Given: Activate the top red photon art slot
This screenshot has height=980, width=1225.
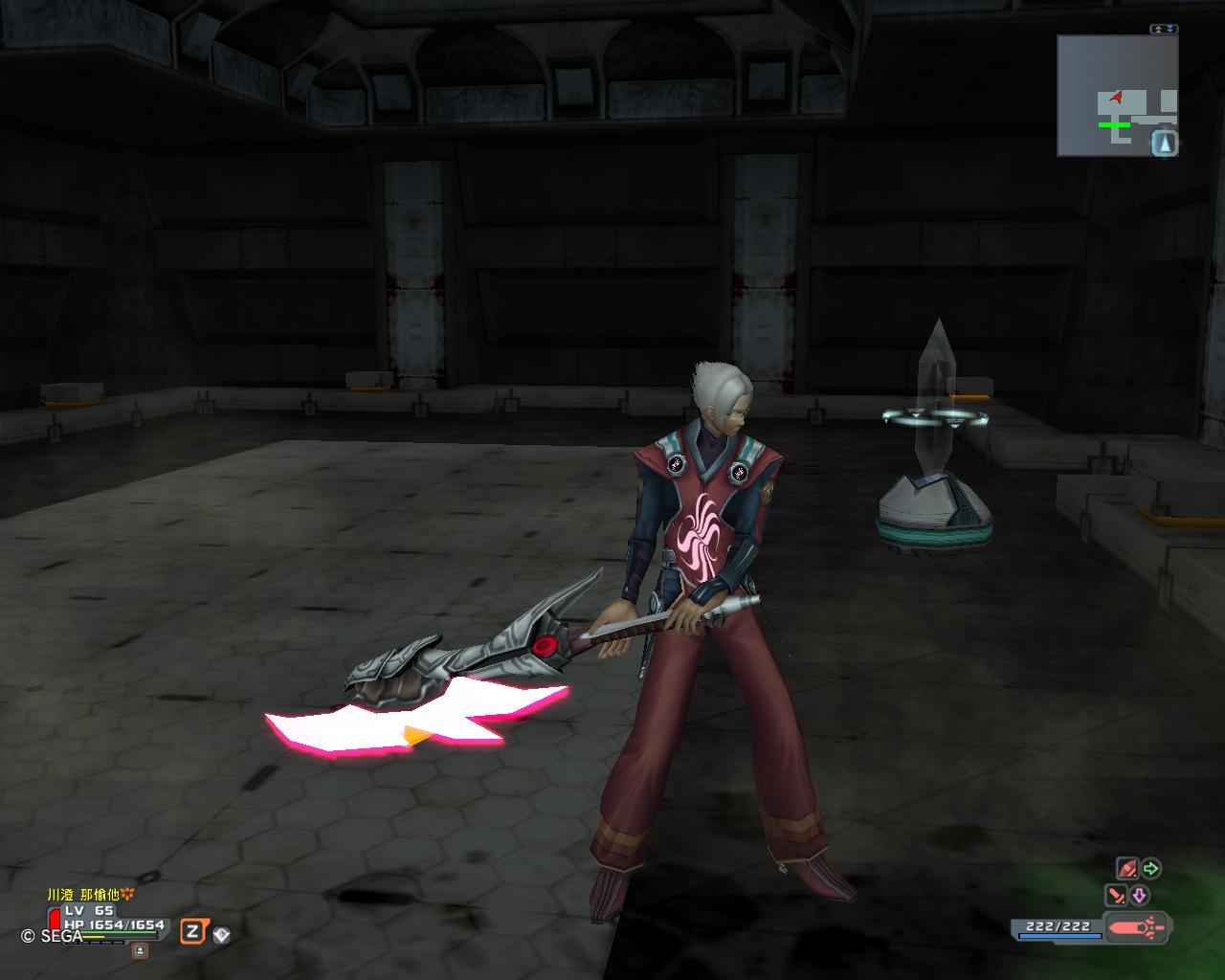Looking at the screenshot, I should [1127, 869].
